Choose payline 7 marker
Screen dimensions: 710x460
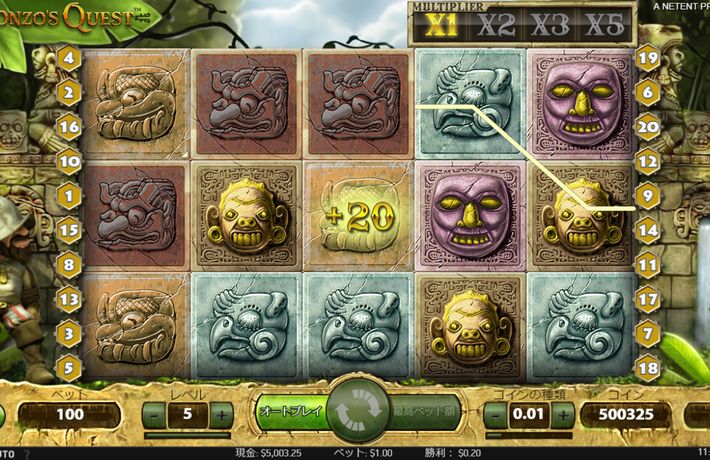647,331
